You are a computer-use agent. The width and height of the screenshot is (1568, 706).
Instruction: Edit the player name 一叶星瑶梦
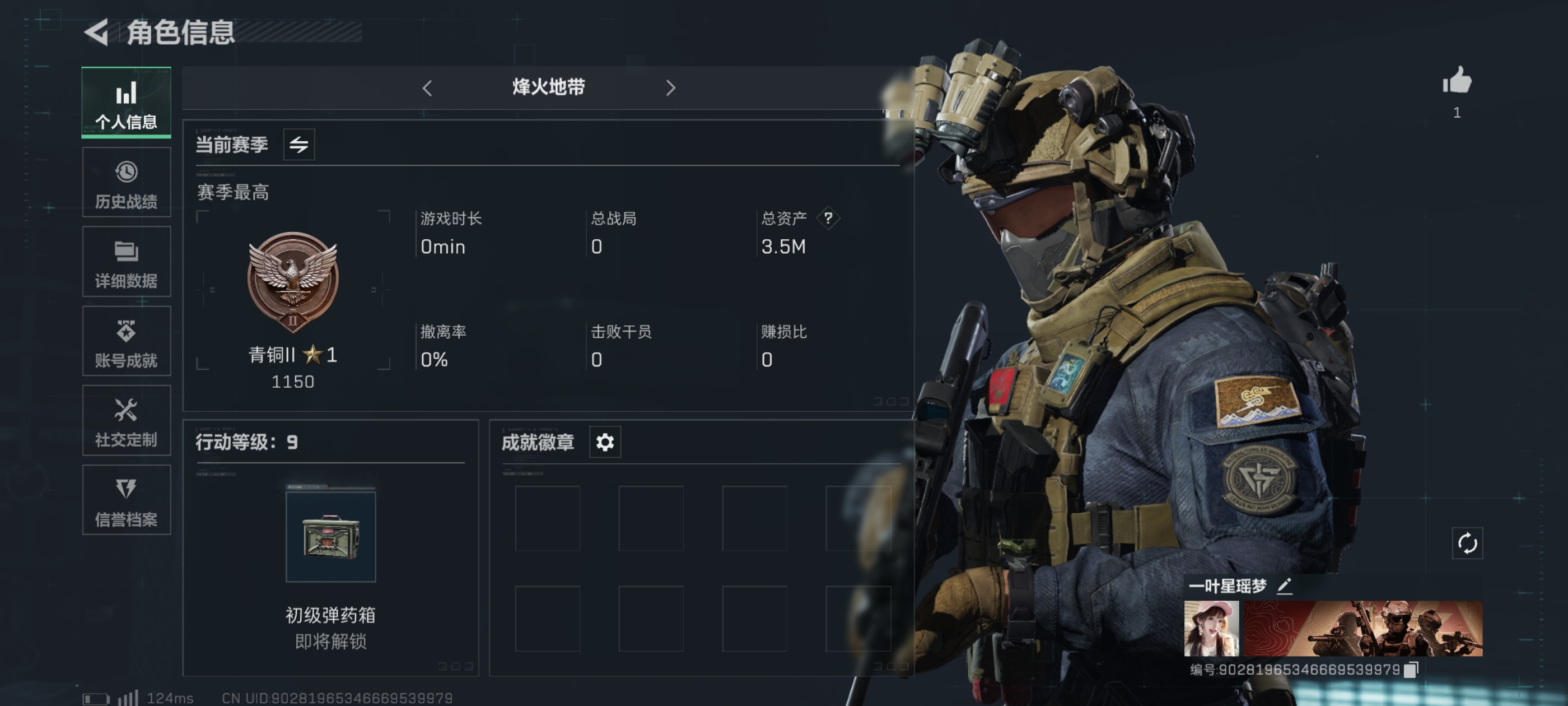pyautogui.click(x=1284, y=586)
